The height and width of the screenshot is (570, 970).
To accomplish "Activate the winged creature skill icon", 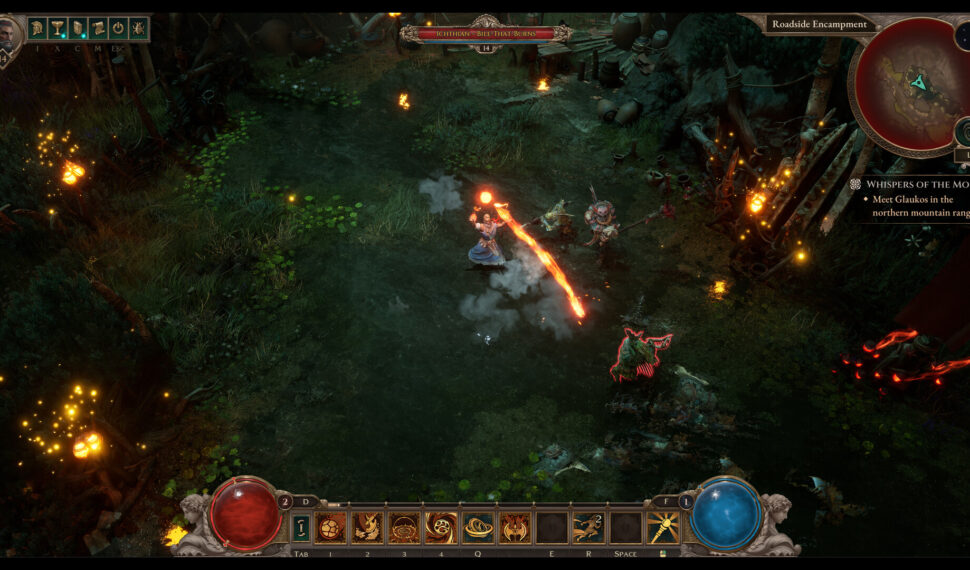I will coord(515,528).
